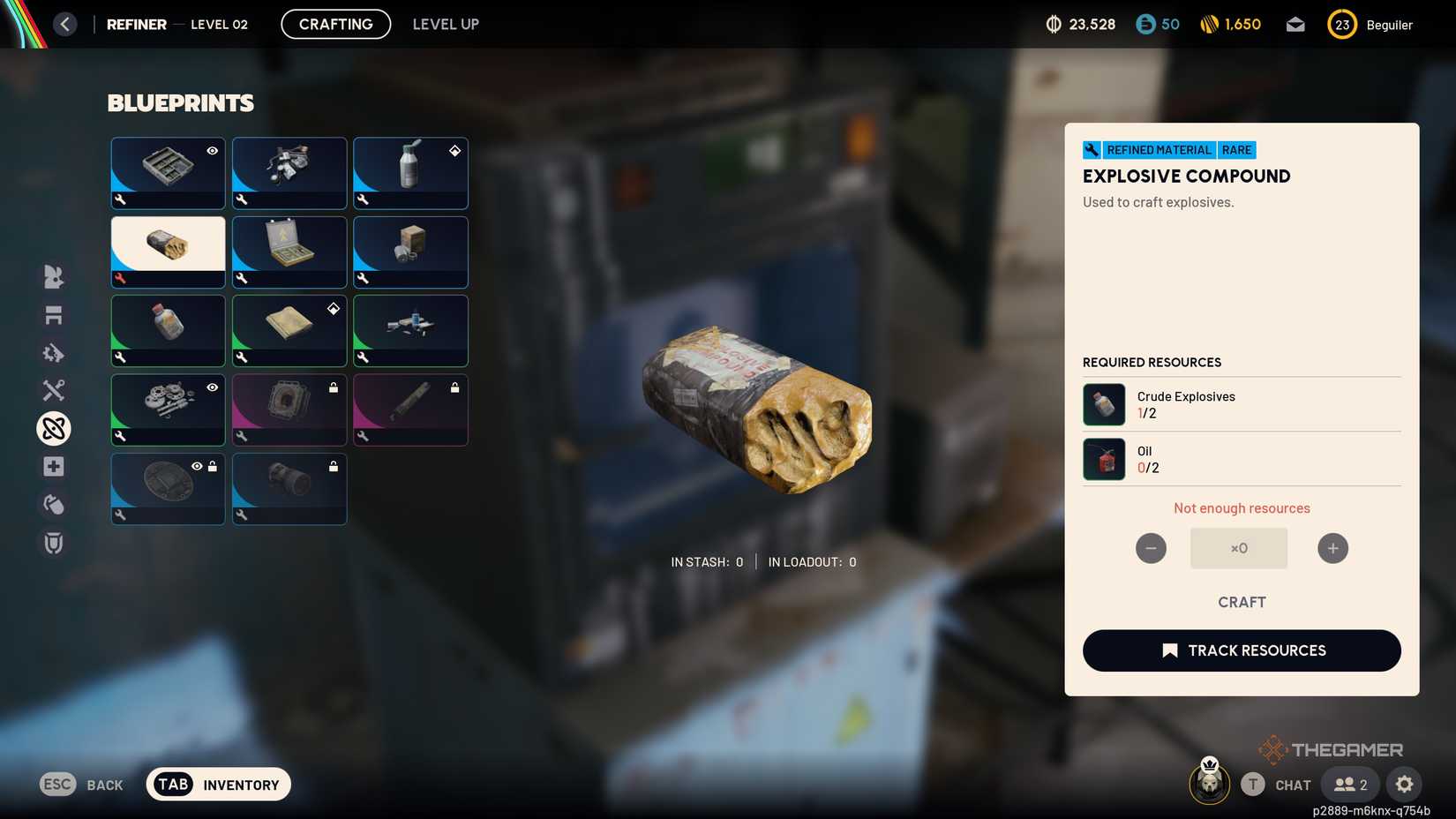Open the tools category in the left sidebar
Image resolution: width=1456 pixels, height=819 pixels.
click(53, 390)
